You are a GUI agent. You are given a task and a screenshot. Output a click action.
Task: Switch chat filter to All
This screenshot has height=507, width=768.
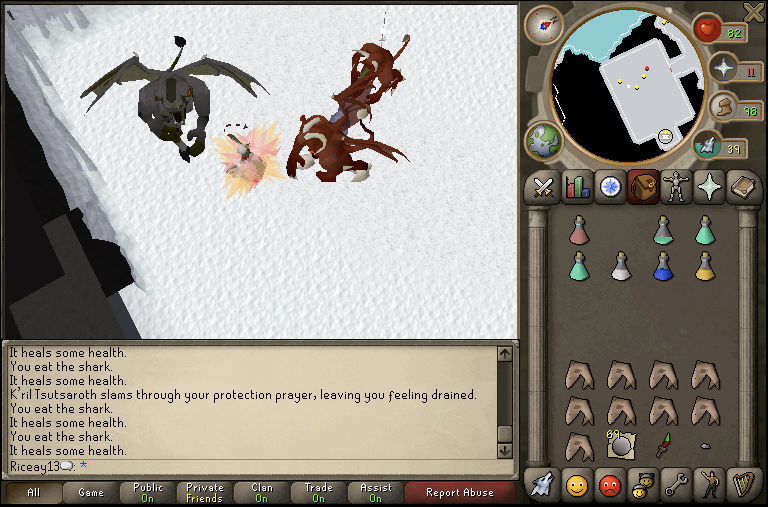pyautogui.click(x=34, y=492)
